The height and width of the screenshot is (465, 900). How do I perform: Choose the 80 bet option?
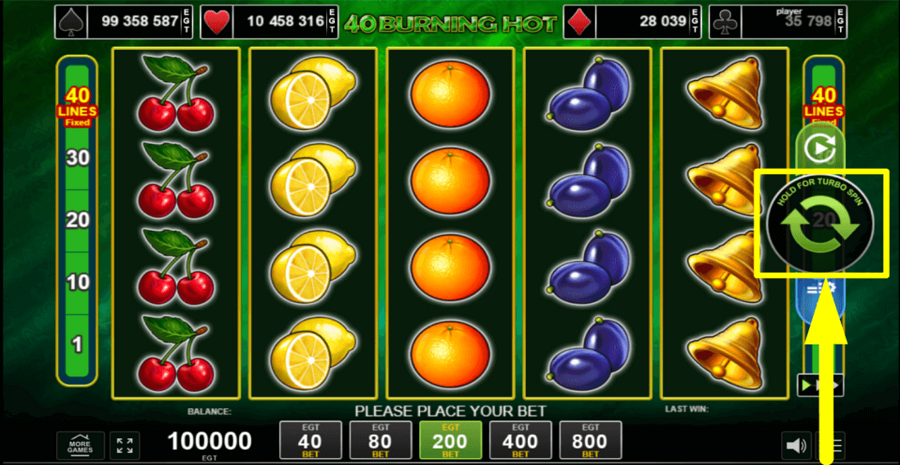pos(380,439)
